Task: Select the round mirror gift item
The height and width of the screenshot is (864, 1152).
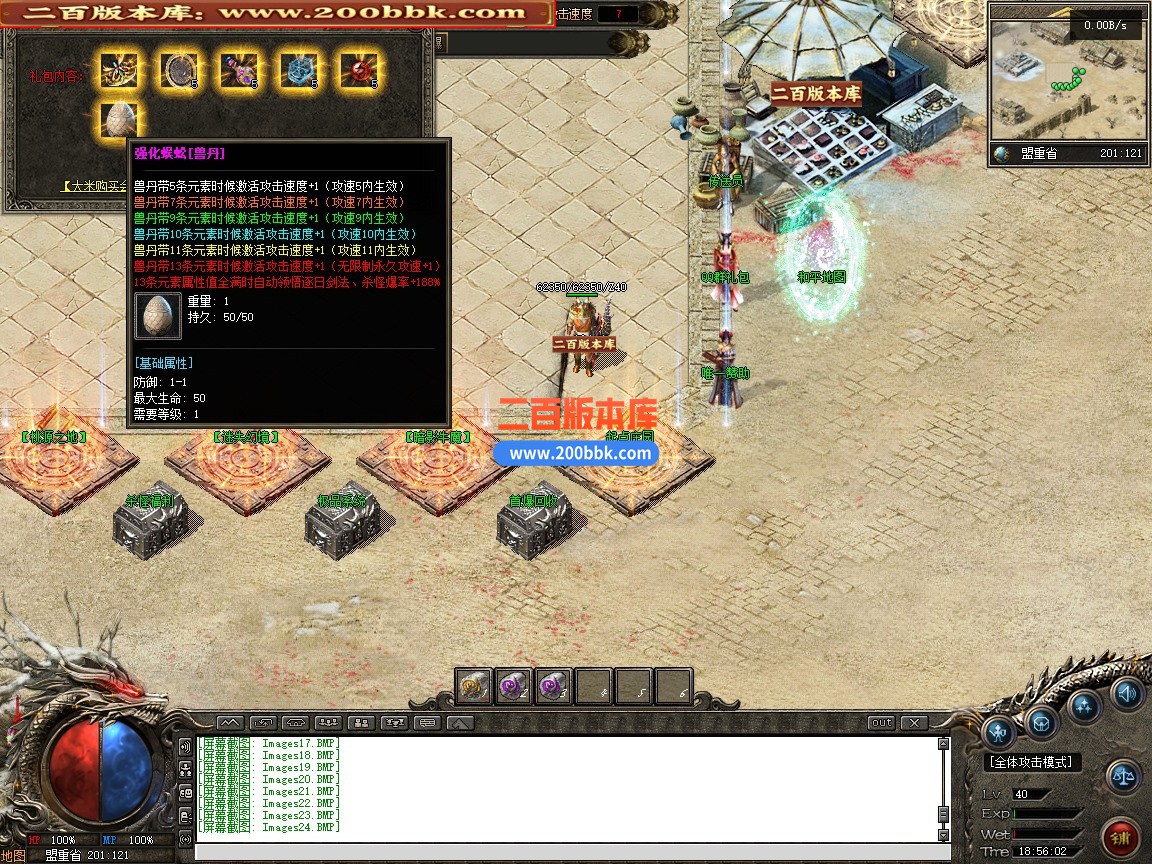Action: coord(179,70)
